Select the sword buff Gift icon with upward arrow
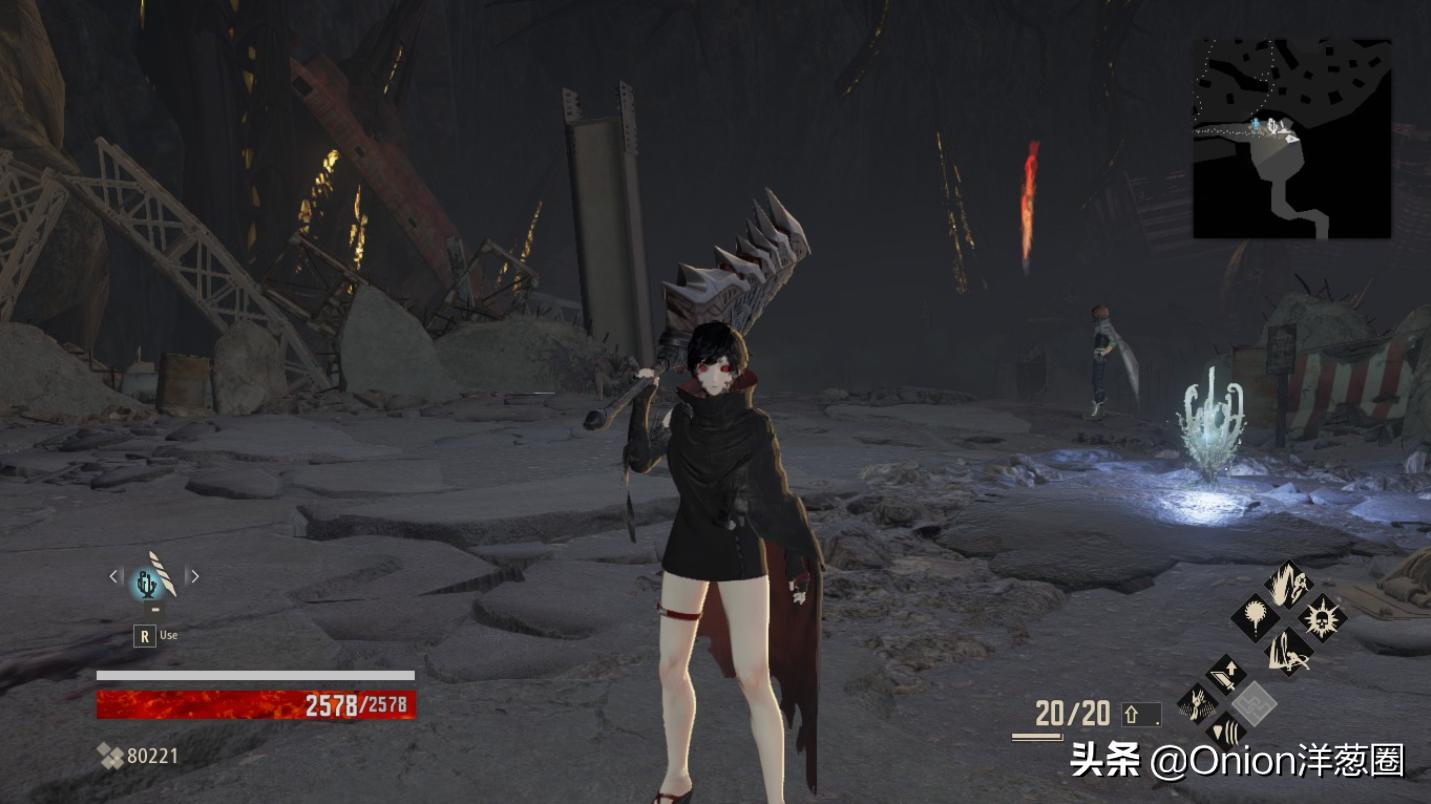The image size is (1431, 804). point(1225,675)
